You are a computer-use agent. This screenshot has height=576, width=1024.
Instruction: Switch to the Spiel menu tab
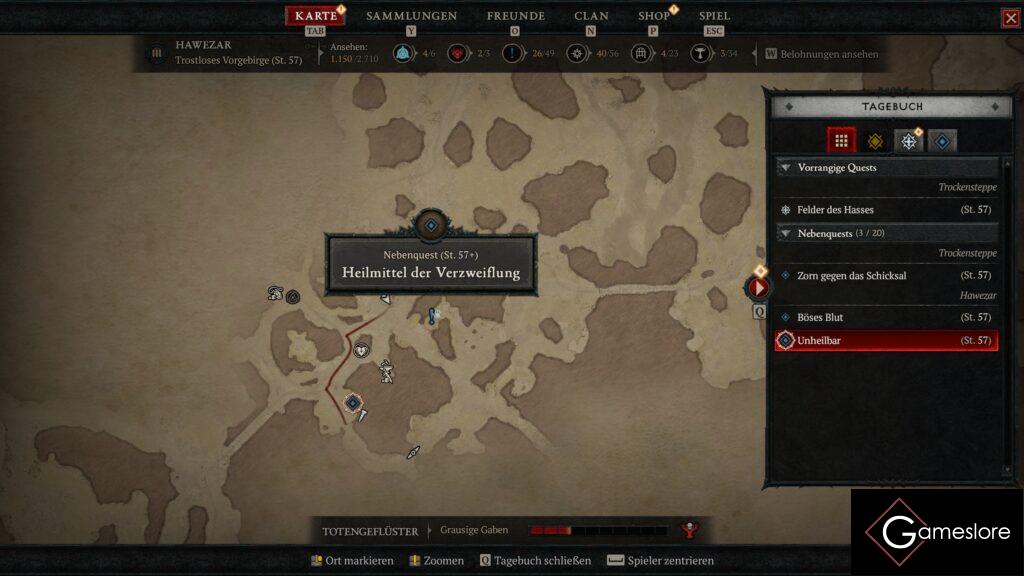(x=714, y=16)
